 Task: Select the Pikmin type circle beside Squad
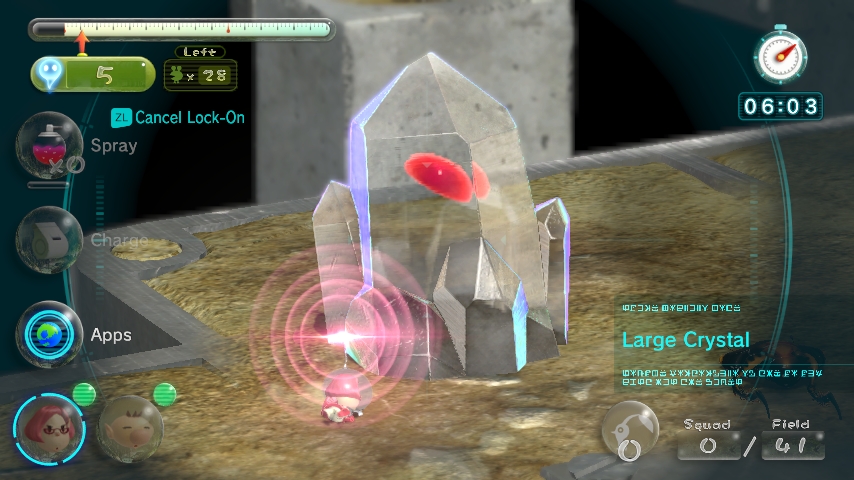tap(632, 432)
